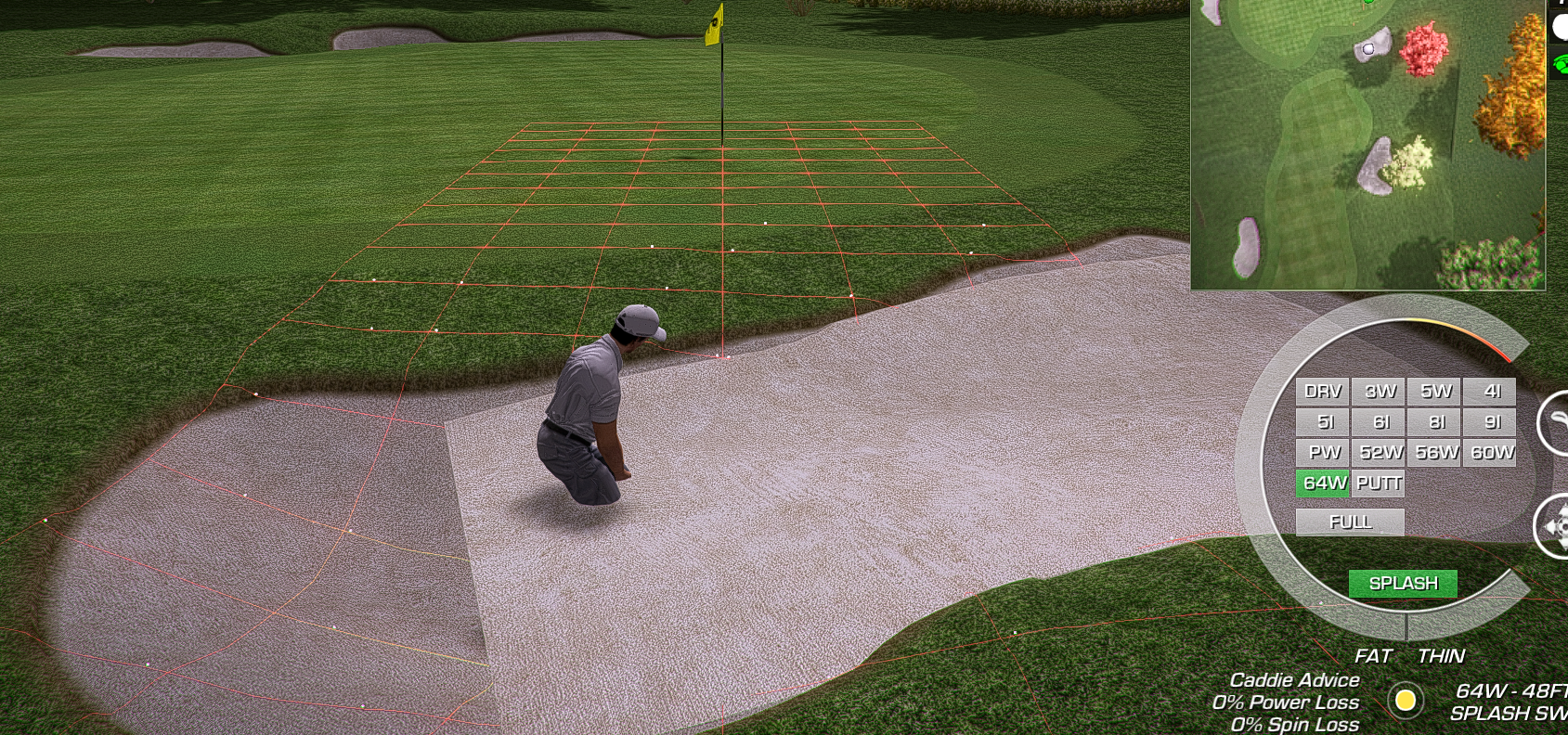Select the 5I iron
The width and height of the screenshot is (1568, 735).
(1322, 422)
